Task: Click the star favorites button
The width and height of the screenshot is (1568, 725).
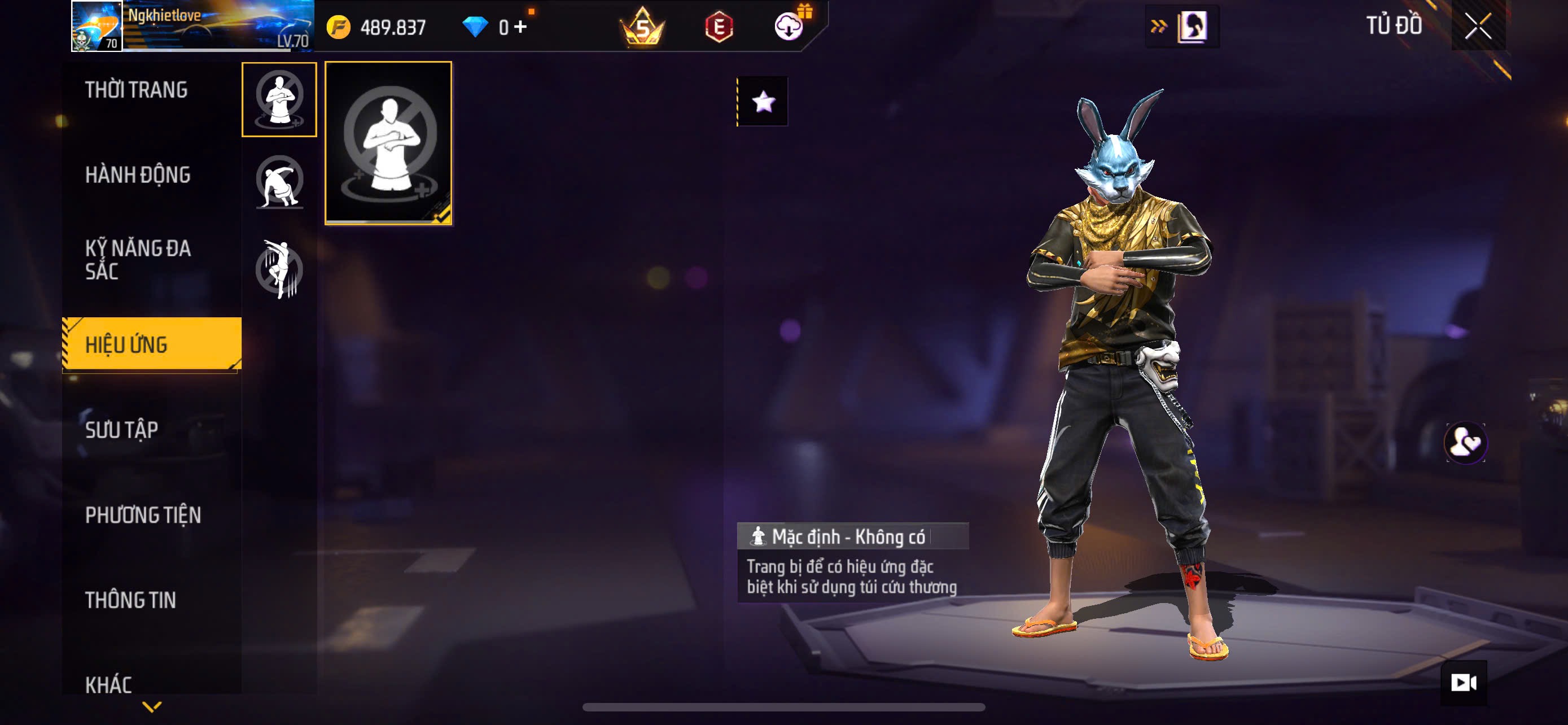Action: click(763, 102)
